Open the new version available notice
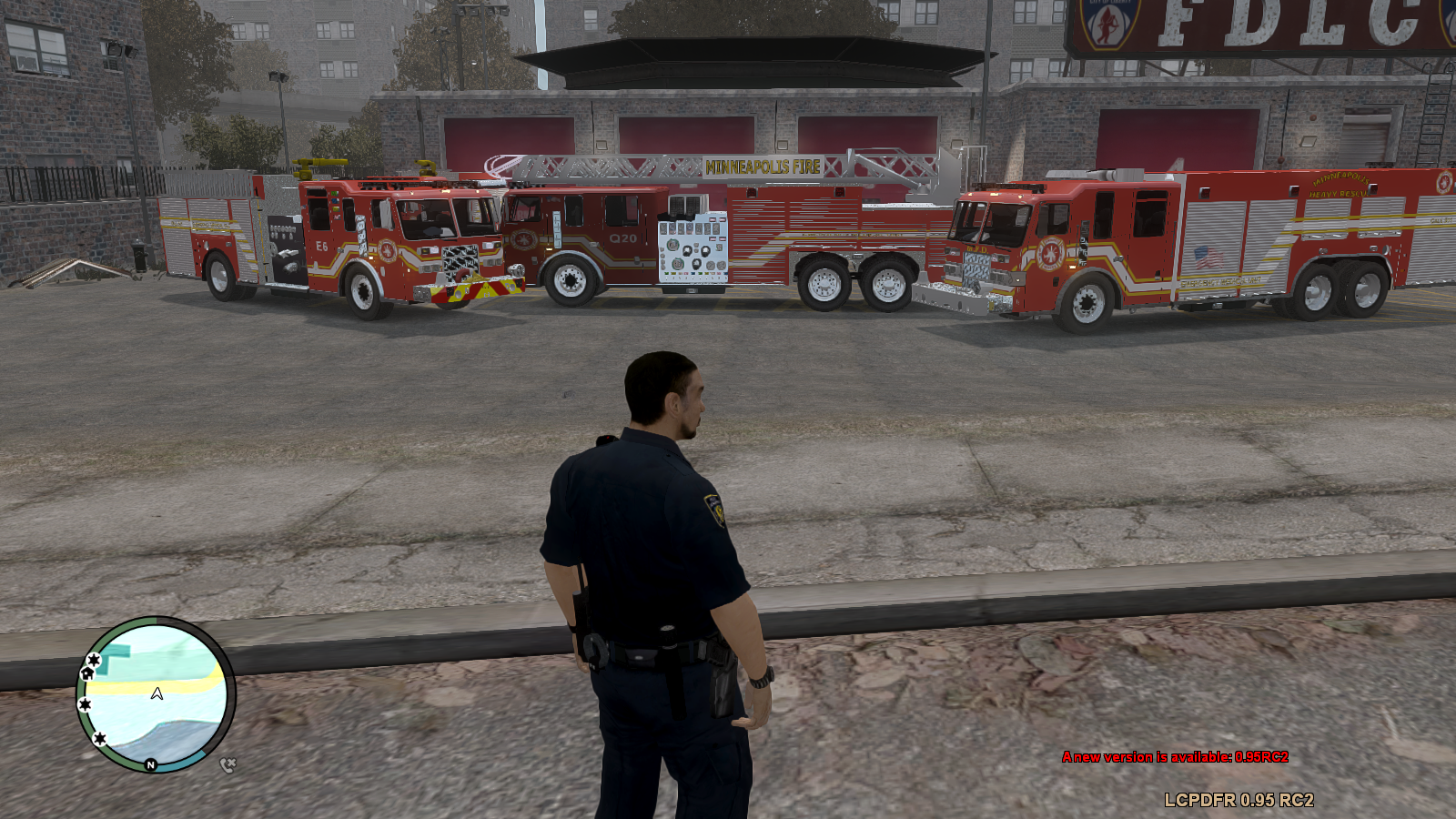Image resolution: width=1456 pixels, height=819 pixels. [1175, 757]
